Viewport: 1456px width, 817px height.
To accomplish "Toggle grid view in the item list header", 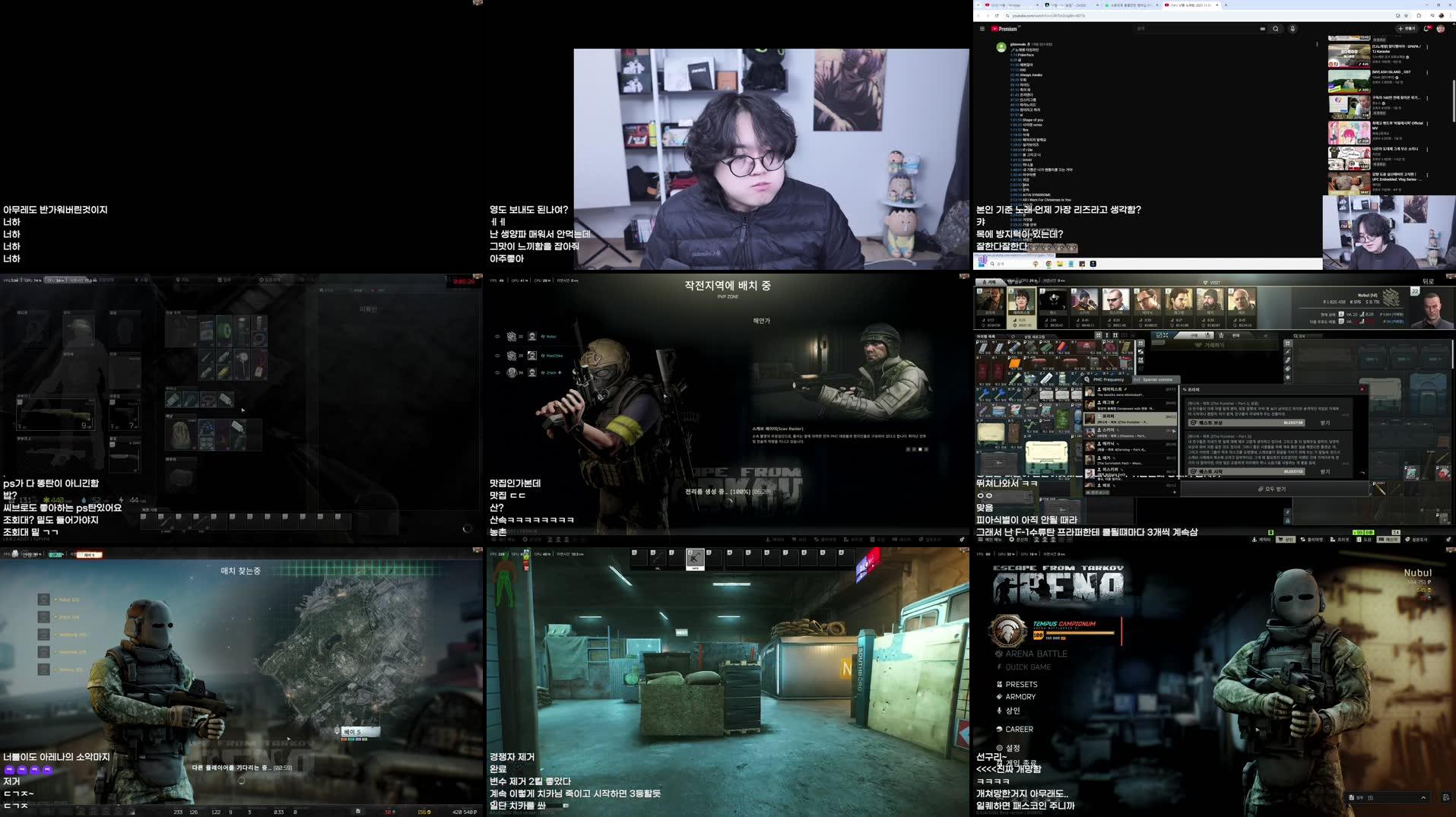I will (x=1098, y=334).
